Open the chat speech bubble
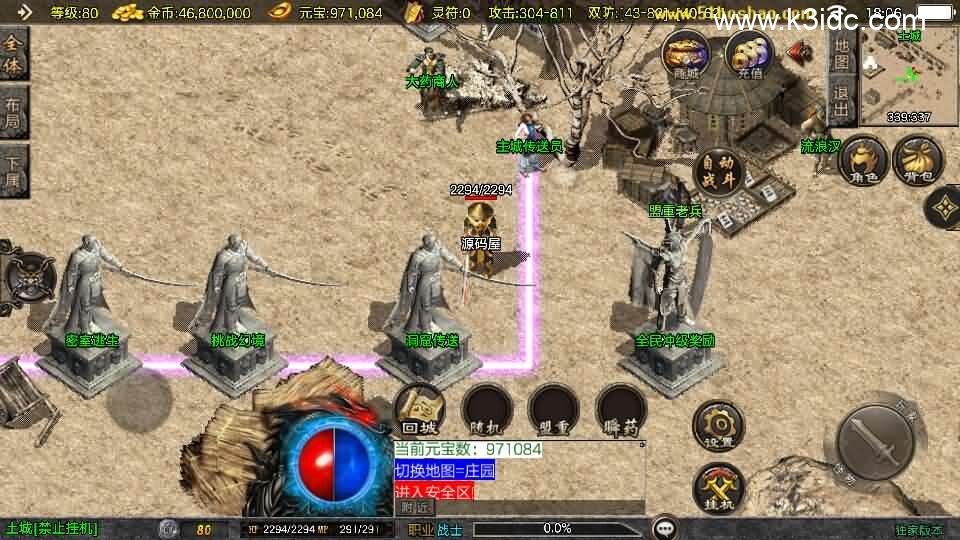 pyautogui.click(x=664, y=528)
